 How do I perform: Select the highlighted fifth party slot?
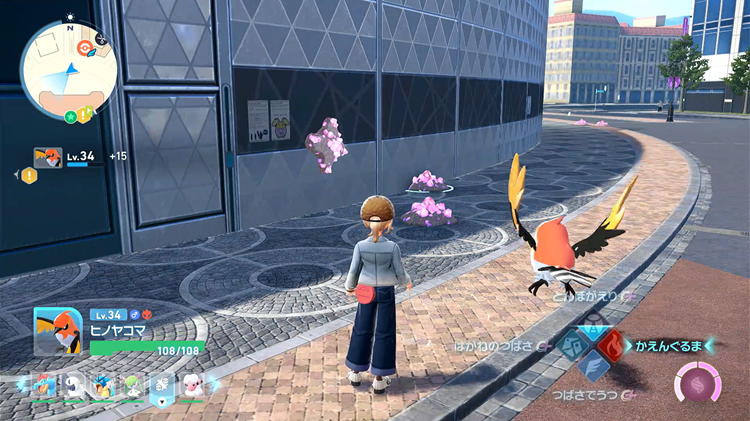click(160, 386)
